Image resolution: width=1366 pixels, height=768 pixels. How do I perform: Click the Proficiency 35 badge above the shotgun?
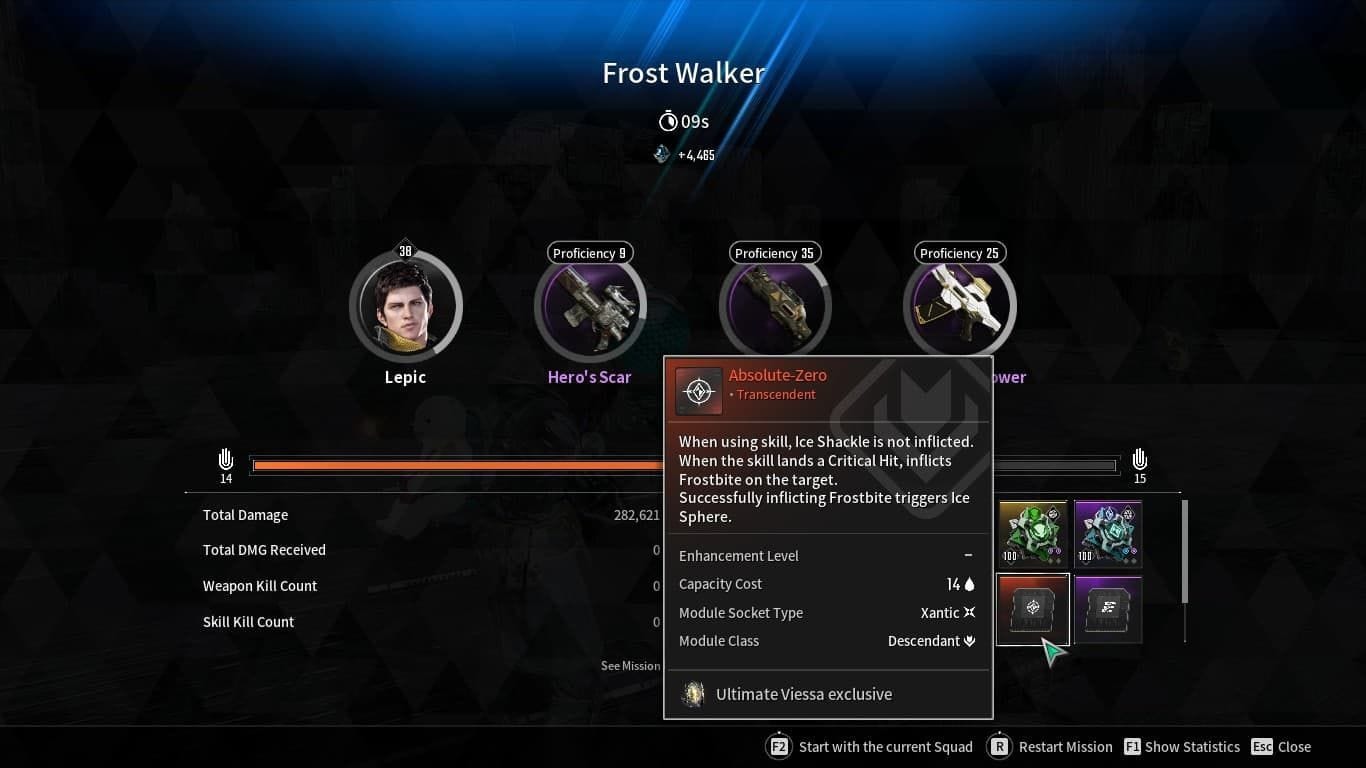point(774,253)
